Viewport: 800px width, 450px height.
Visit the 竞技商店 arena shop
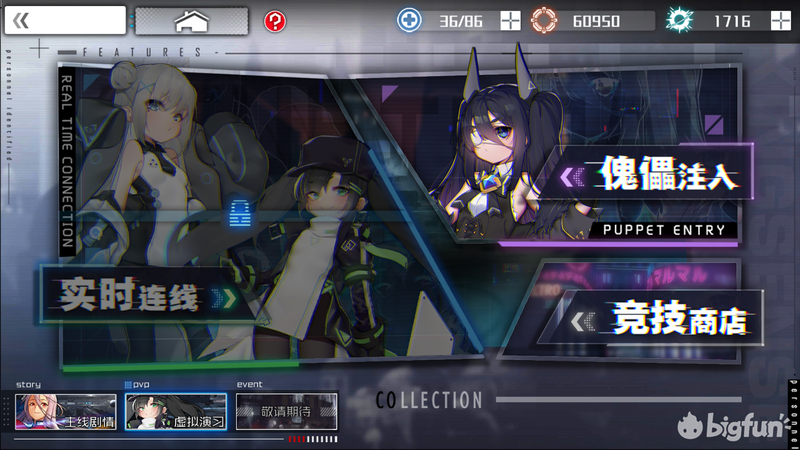click(x=660, y=321)
